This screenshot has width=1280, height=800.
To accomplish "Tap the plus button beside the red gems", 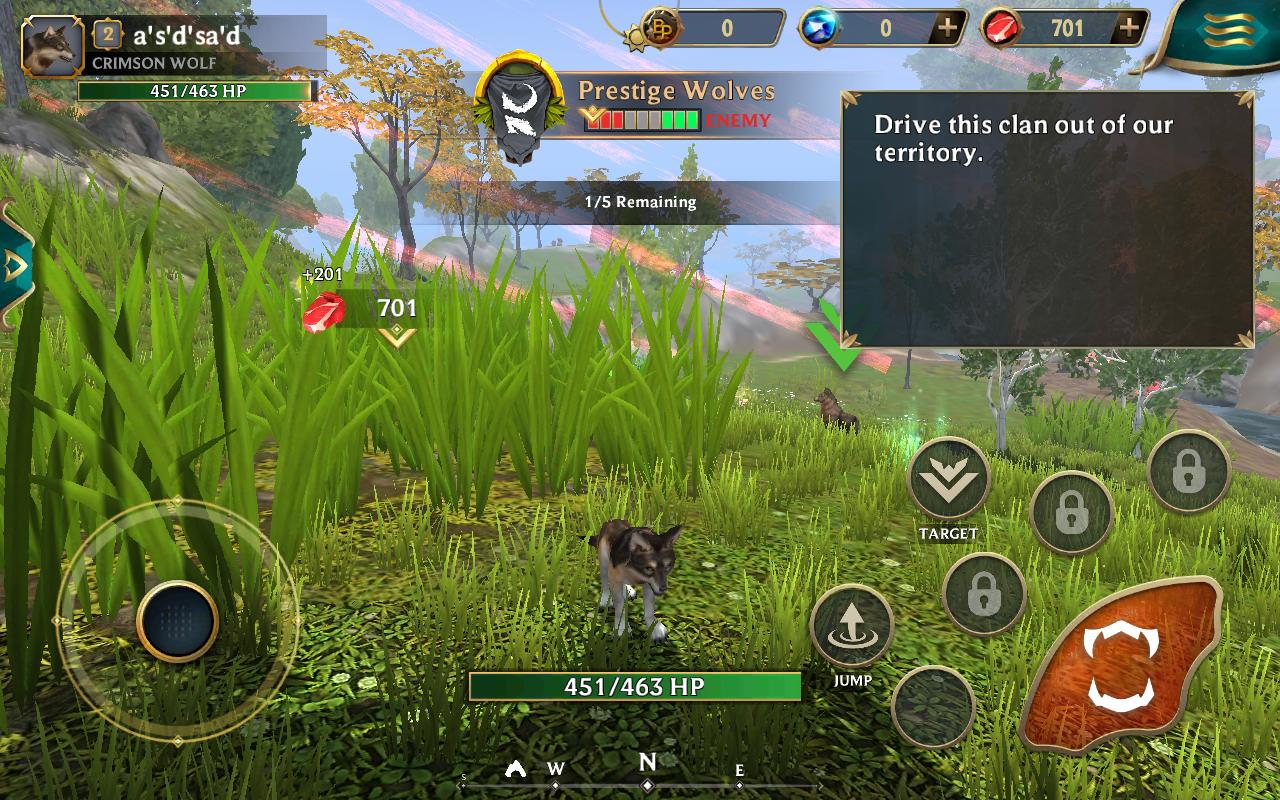I will [x=1130, y=28].
